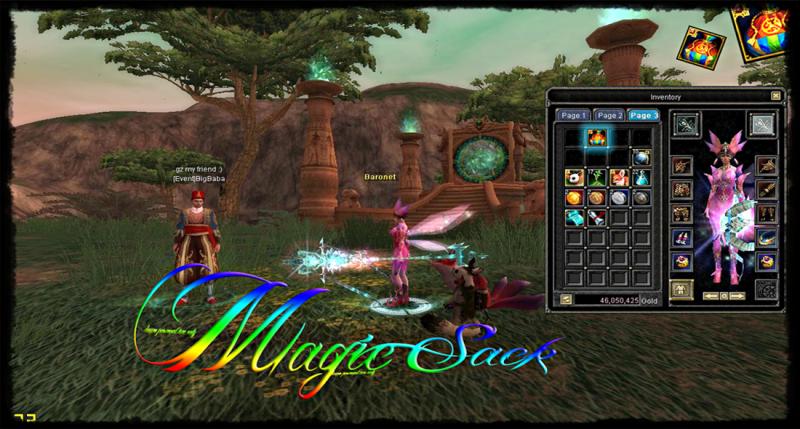Close the Inventory window

[774, 97]
